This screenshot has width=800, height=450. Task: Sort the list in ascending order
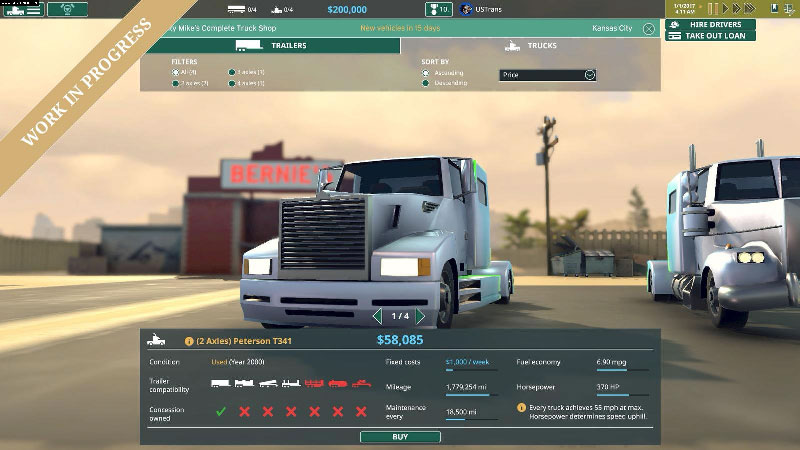pyautogui.click(x=426, y=73)
